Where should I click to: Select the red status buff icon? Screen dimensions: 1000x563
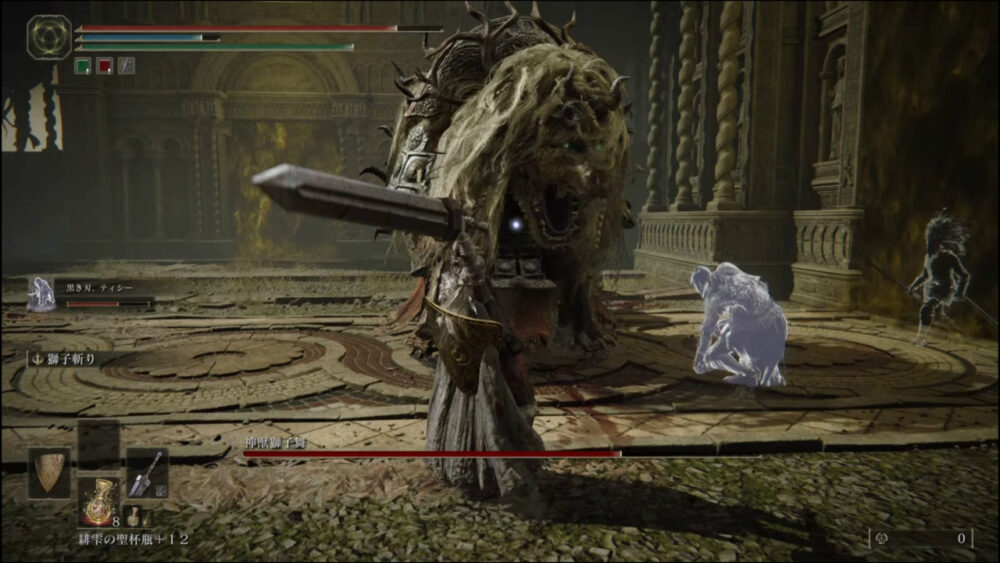(104, 65)
